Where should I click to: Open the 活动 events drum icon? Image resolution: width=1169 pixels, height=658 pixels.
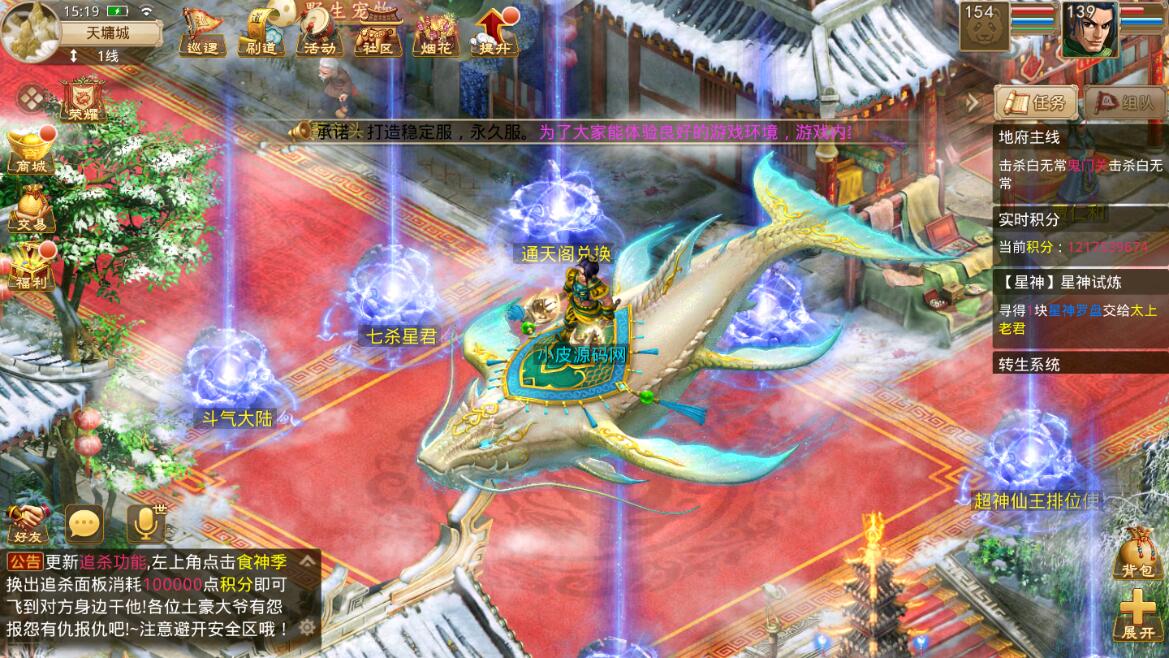pyautogui.click(x=319, y=32)
